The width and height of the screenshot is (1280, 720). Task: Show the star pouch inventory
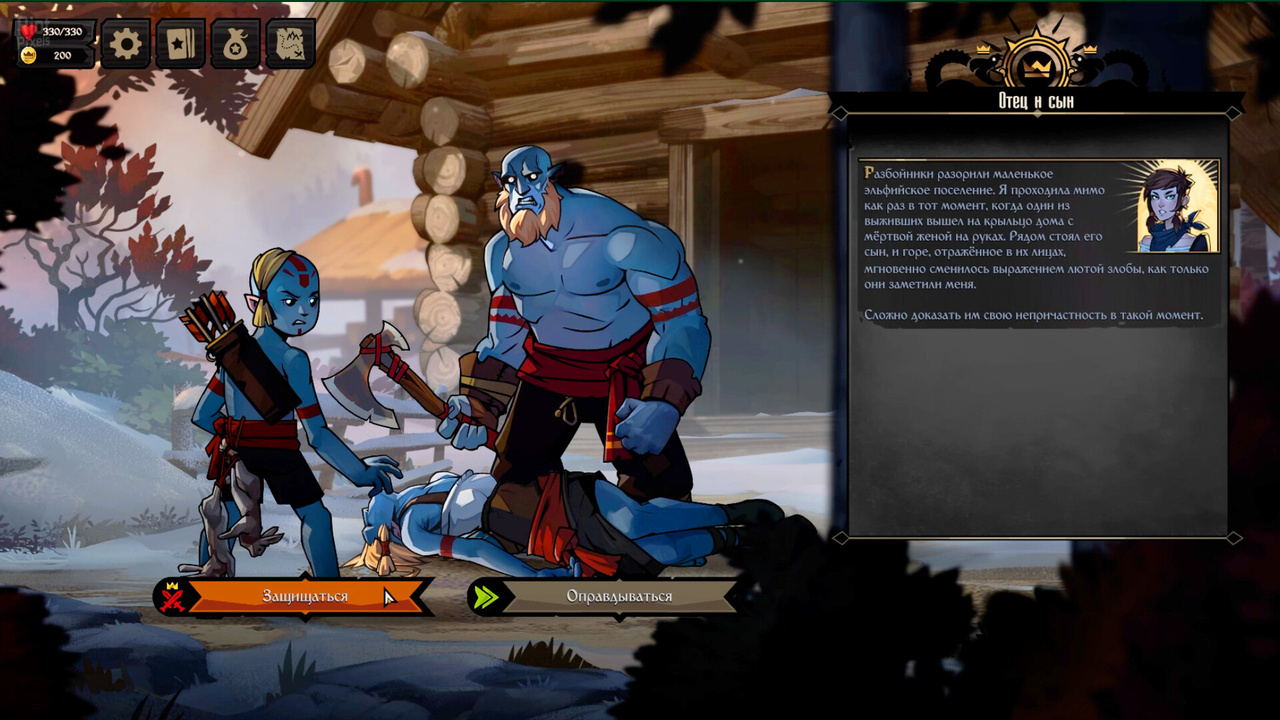click(x=236, y=45)
